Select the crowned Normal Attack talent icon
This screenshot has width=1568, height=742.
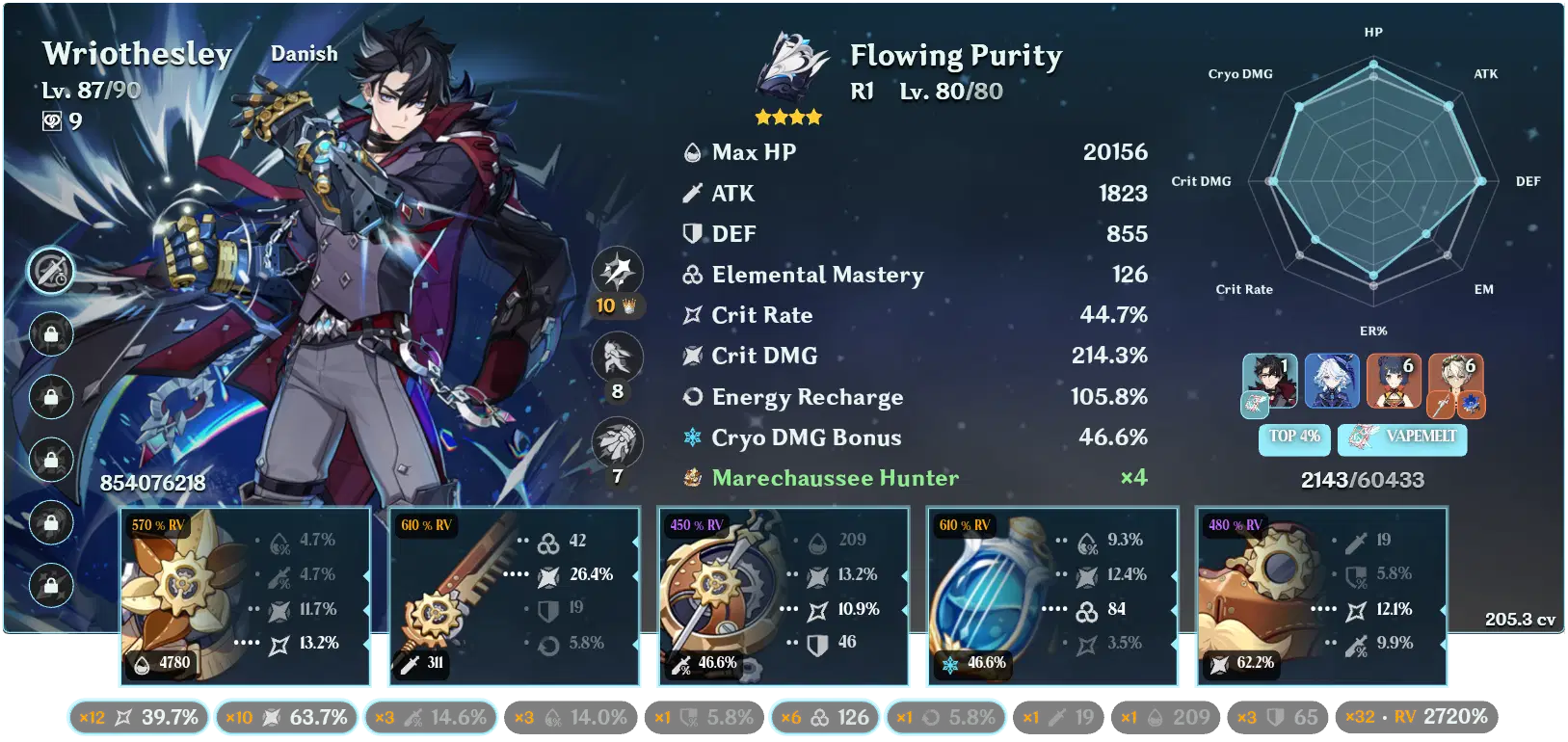coord(617,273)
